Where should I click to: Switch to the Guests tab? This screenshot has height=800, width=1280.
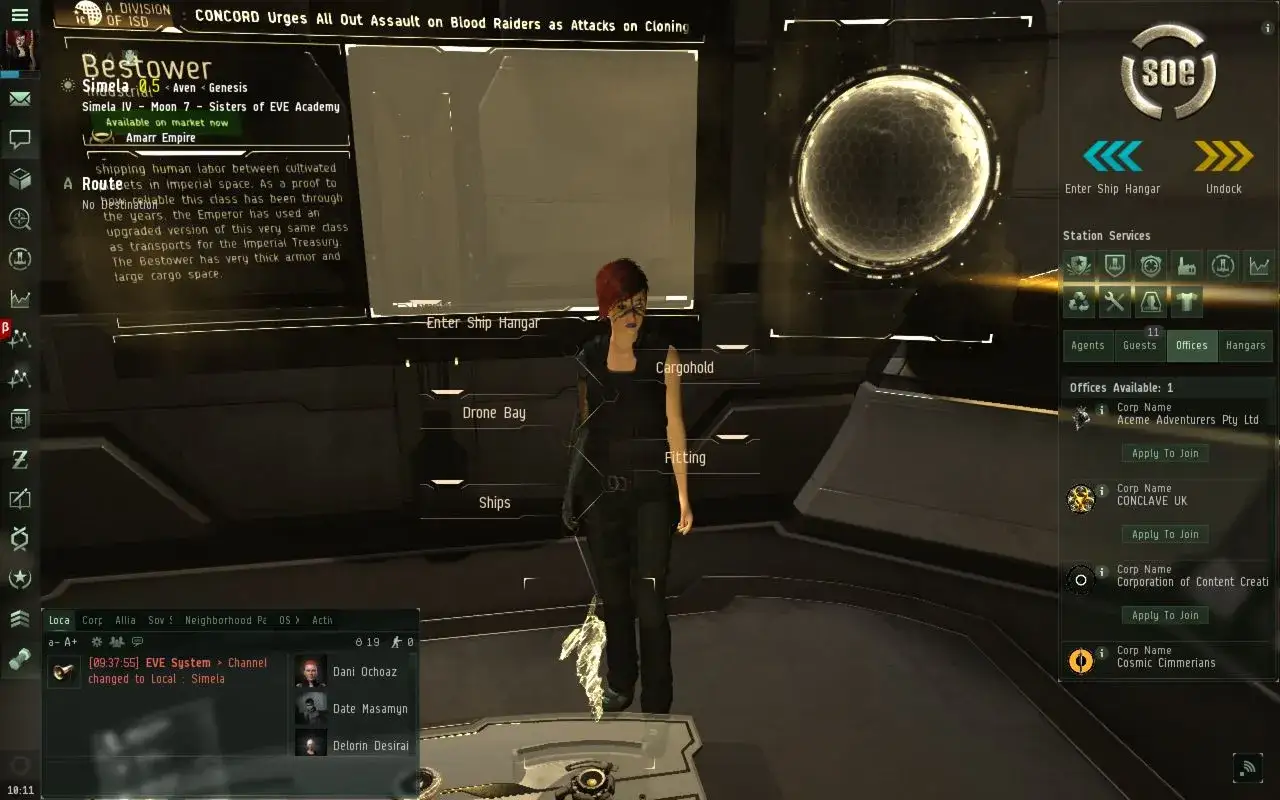coord(1140,345)
